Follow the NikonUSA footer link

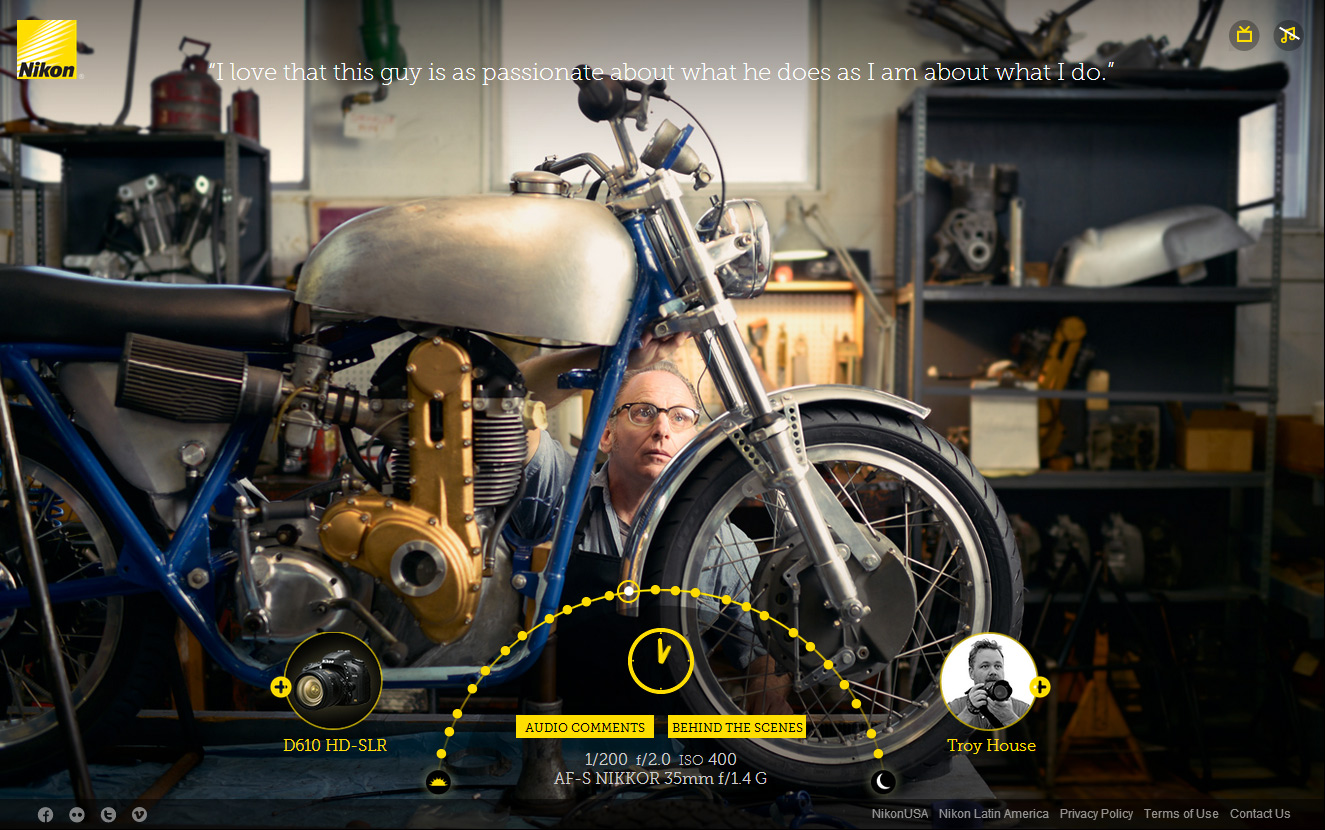click(900, 814)
